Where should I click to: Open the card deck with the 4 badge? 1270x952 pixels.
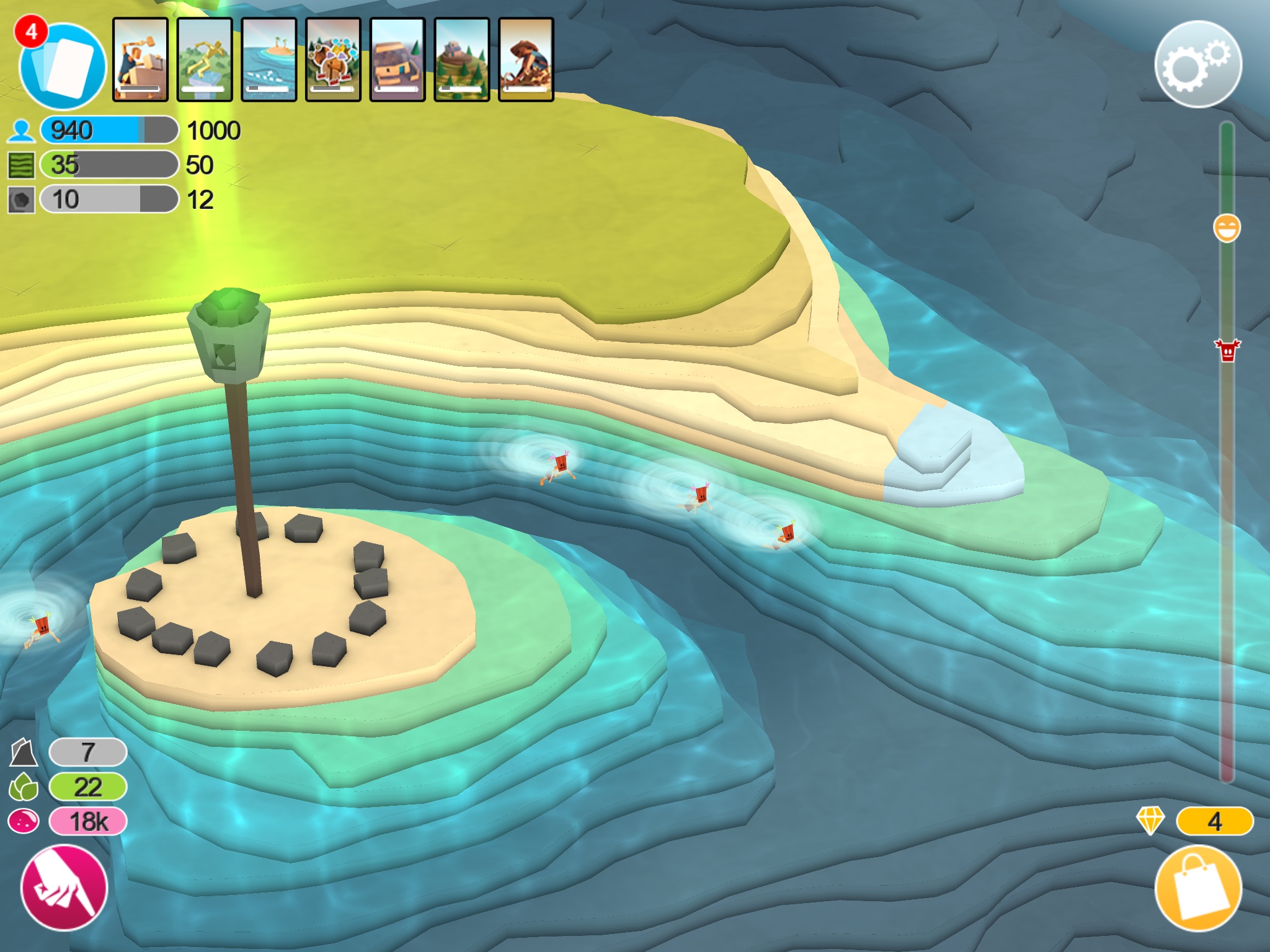tap(62, 65)
